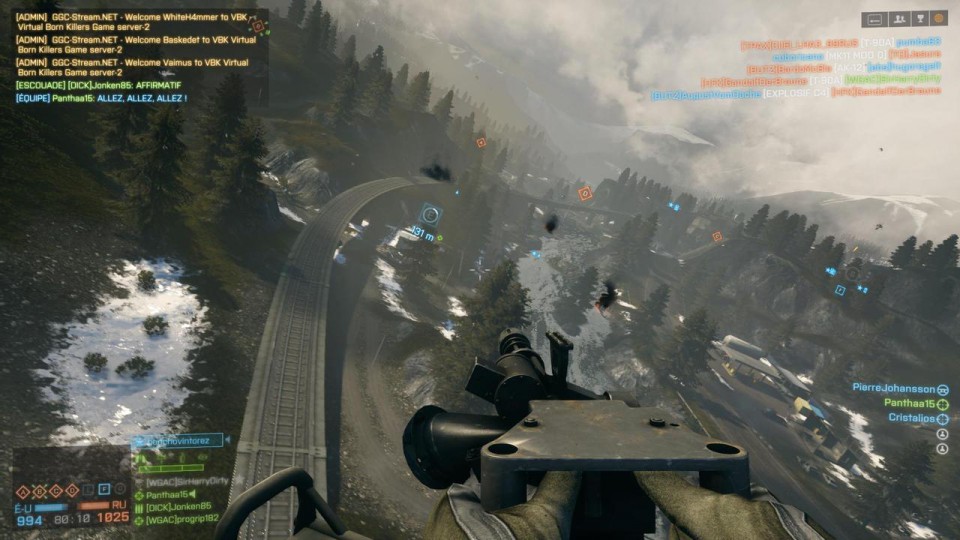Viewport: 960px width, 540px height.
Task: Select objective flag F indicator
Action: (x=103, y=490)
